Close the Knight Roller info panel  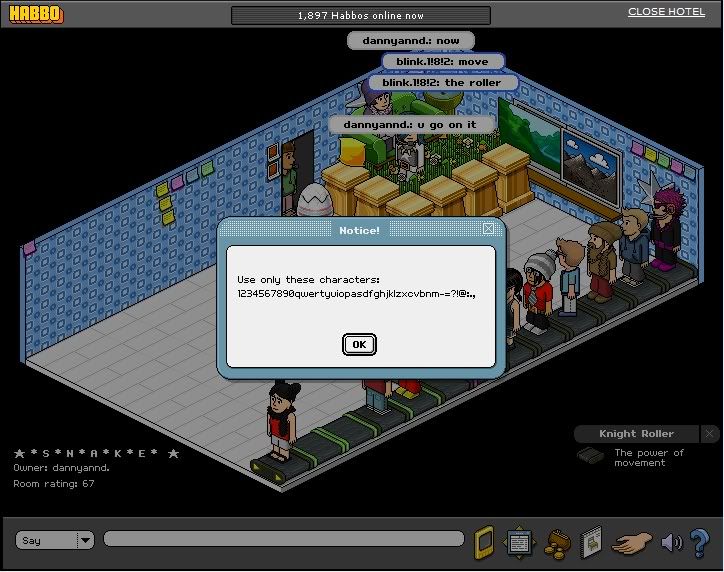tap(709, 434)
